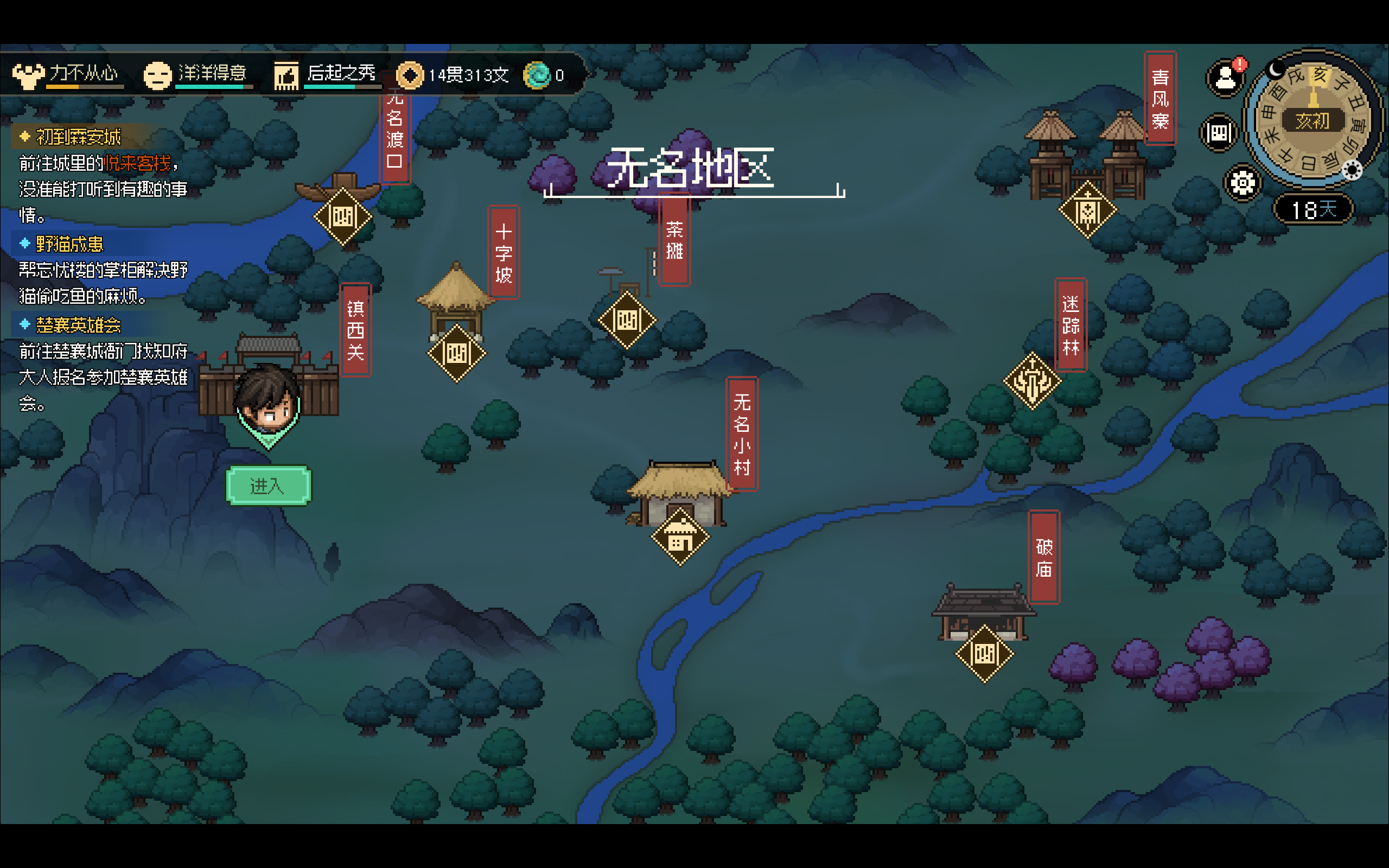
Task: Select the 破庙 ruined temple marker
Action: click(x=984, y=653)
